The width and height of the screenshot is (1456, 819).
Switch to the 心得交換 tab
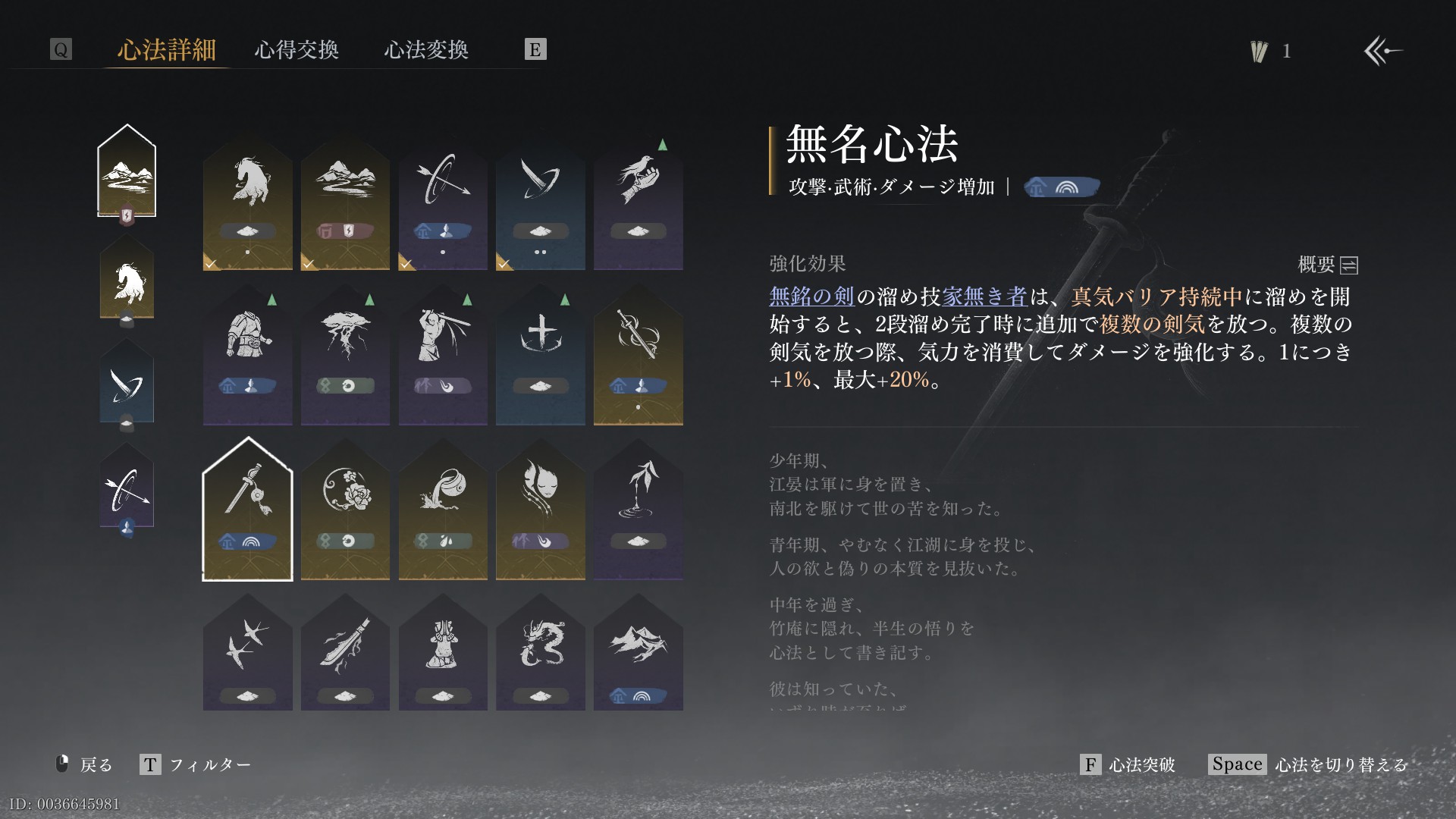[x=297, y=50]
